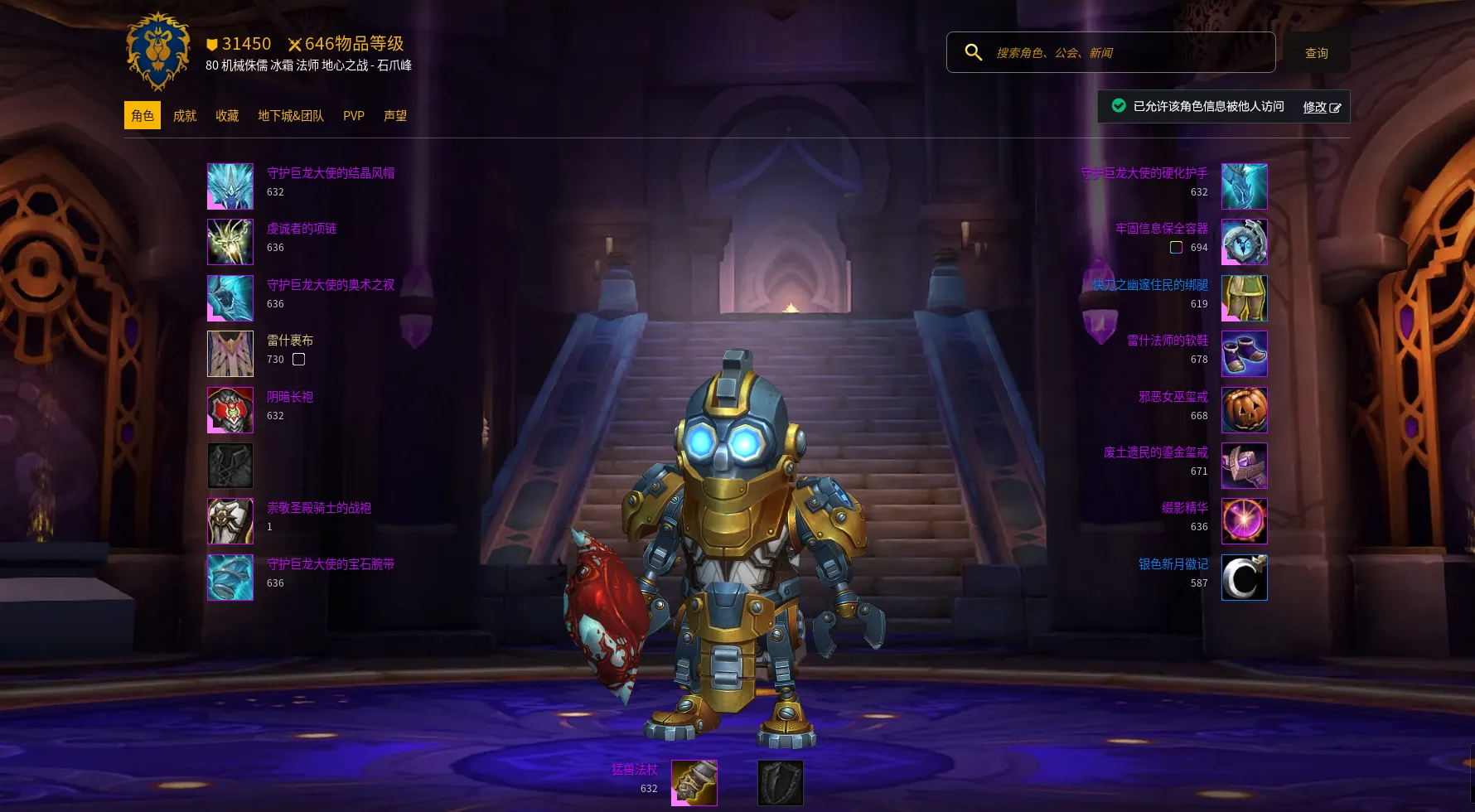This screenshot has width=1475, height=812.
Task: Click the 查询 search button
Action: pos(1316,53)
